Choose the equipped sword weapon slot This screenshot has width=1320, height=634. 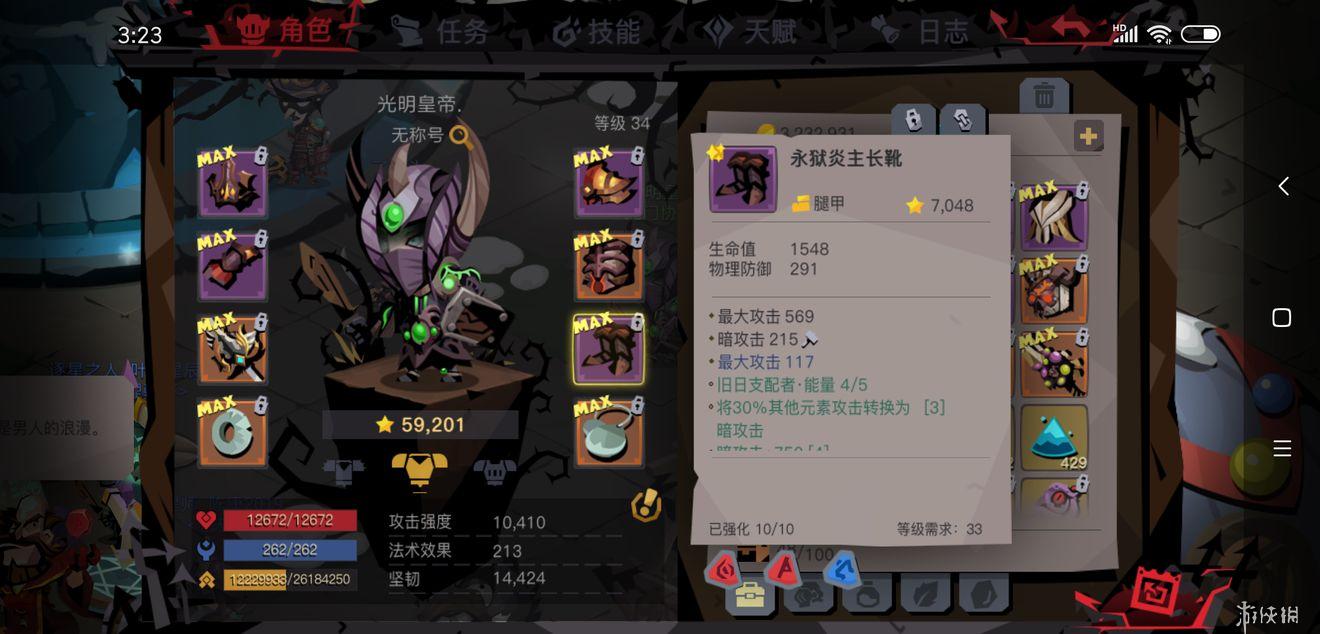232,350
